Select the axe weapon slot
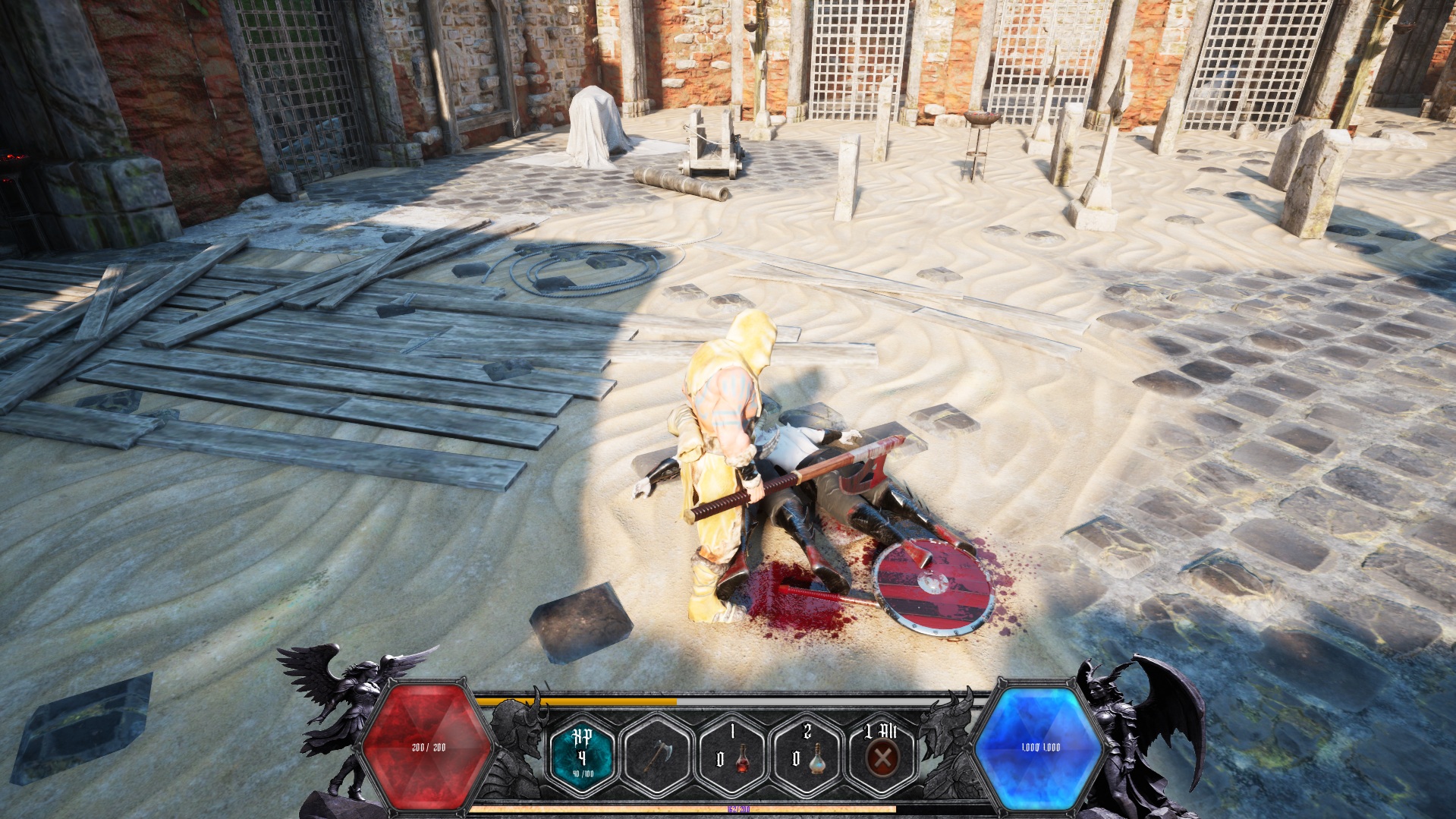The width and height of the screenshot is (1456, 819). pyautogui.click(x=656, y=755)
